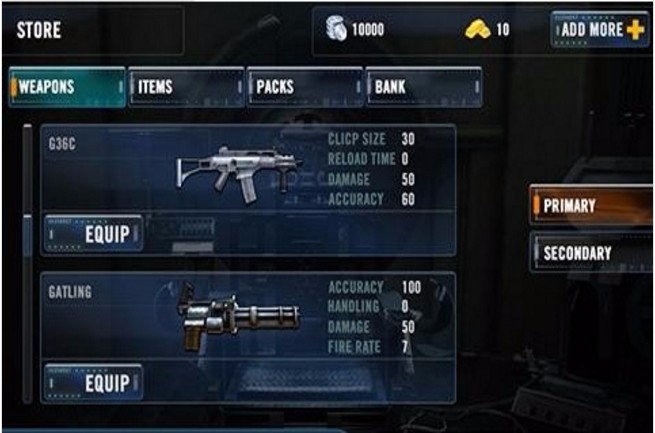This screenshot has height=433, width=655.
Task: Choose the Secondary weapon category
Action: 592,253
